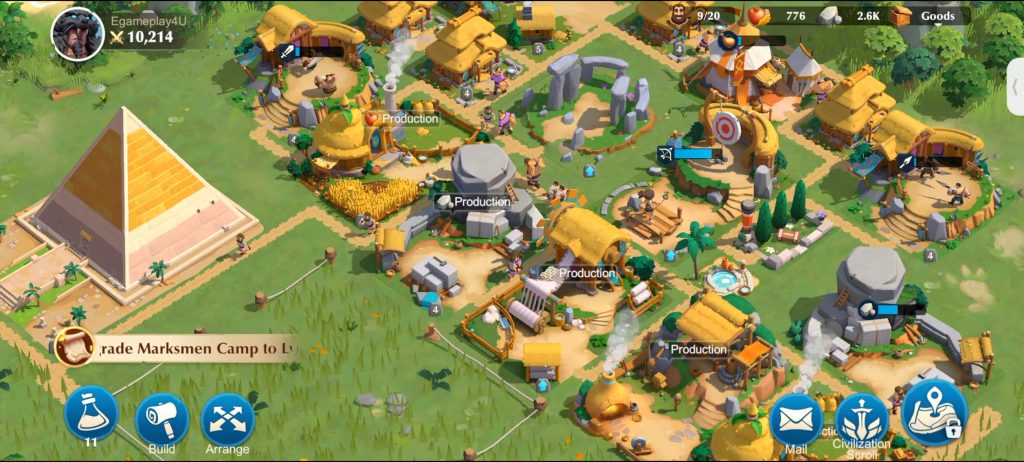Open the Build menu
The width and height of the screenshot is (1024, 462).
tap(161, 419)
